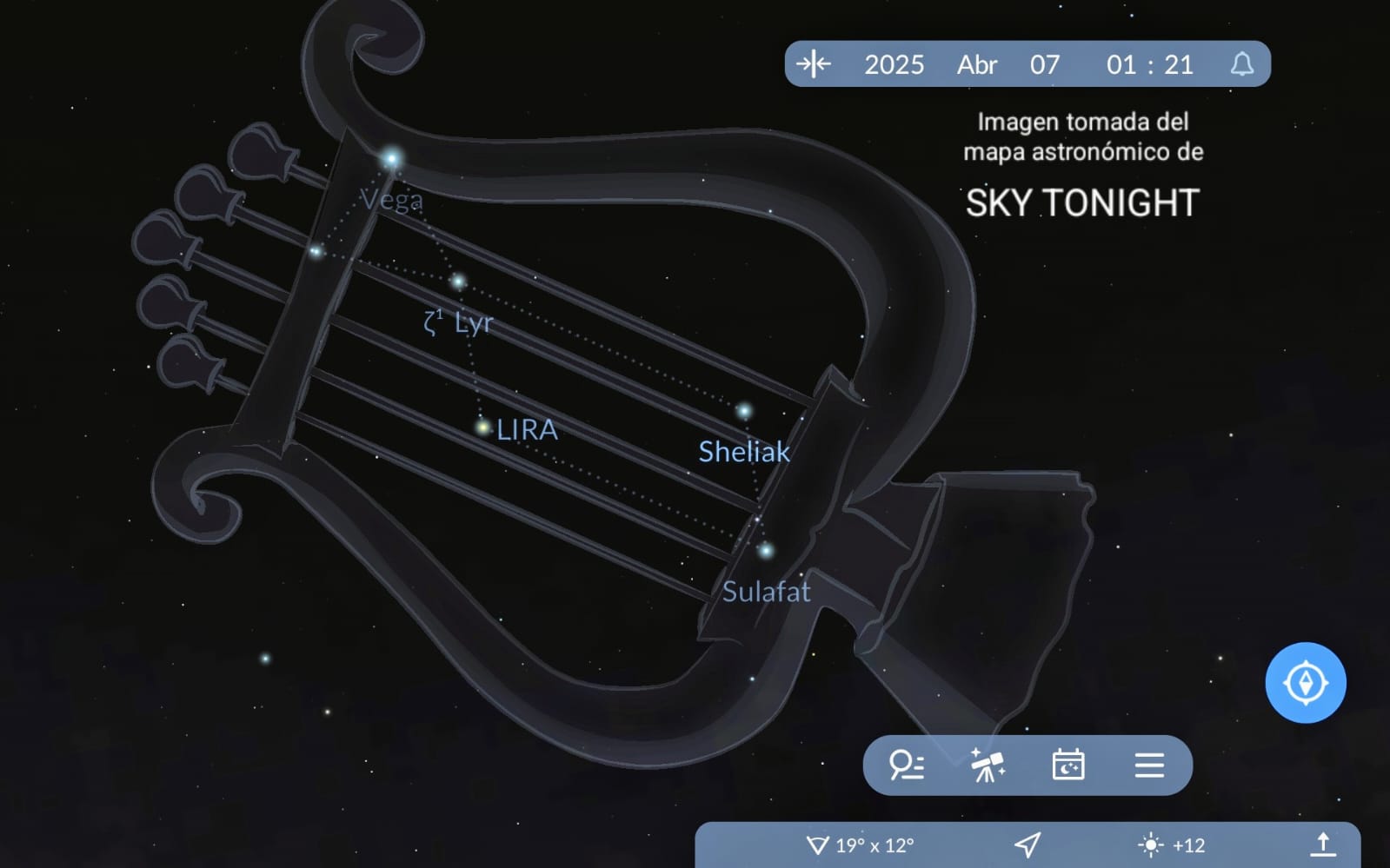This screenshot has width=1390, height=868.
Task: Select the star label Vega
Action: point(392,201)
